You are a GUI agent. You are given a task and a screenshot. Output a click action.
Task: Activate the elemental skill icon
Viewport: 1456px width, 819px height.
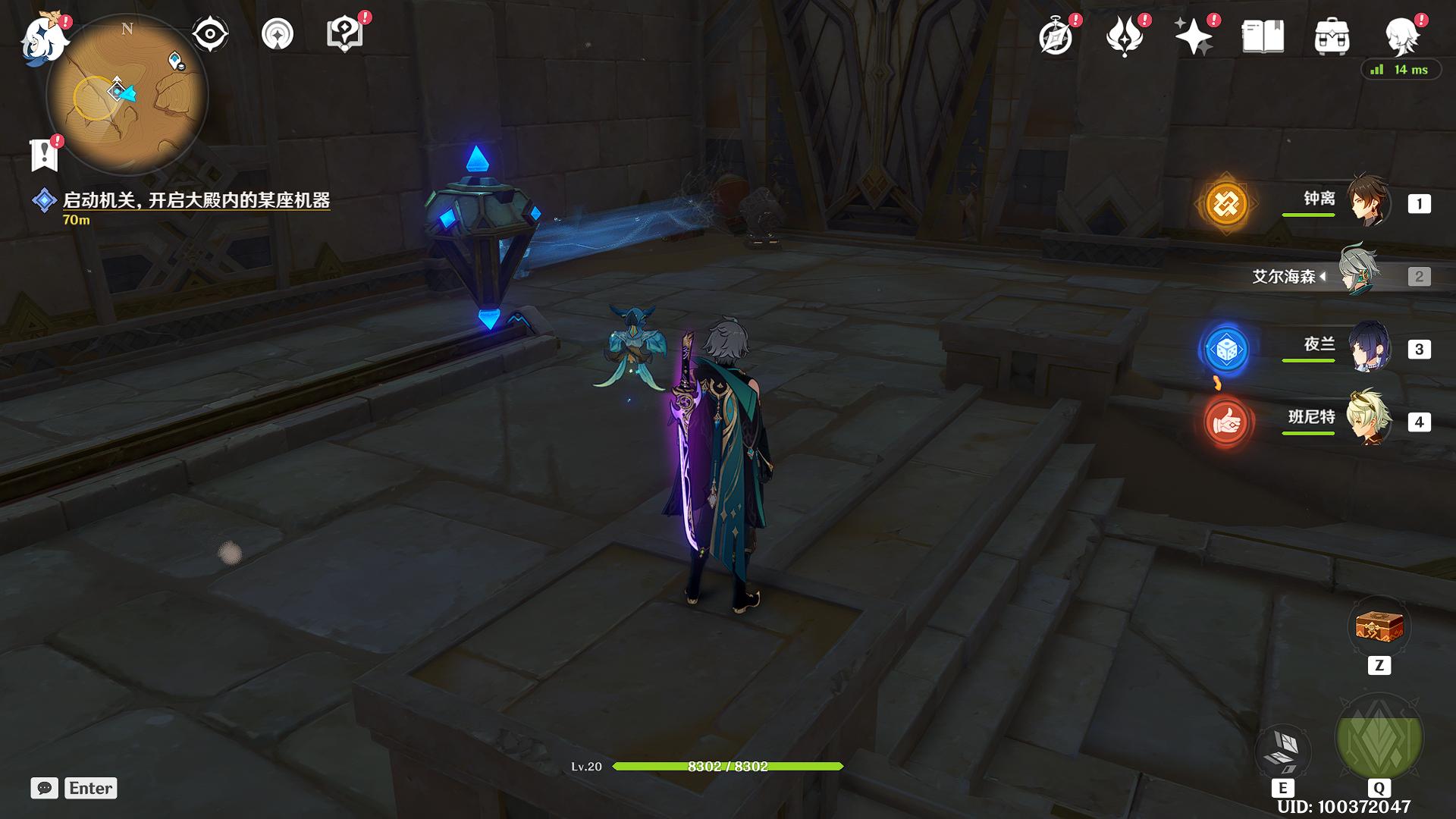(x=1283, y=751)
